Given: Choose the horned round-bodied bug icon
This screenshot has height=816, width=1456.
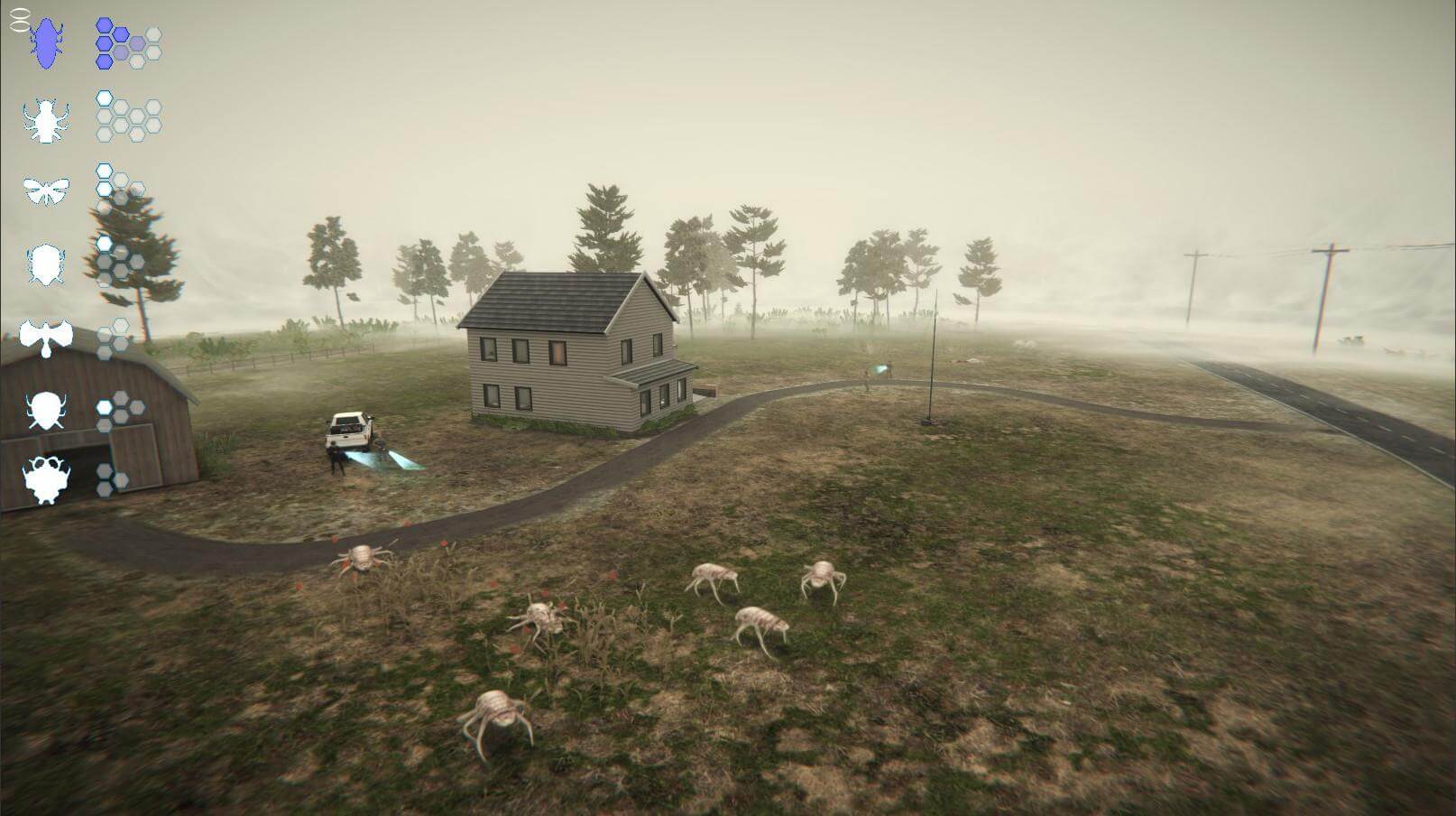Looking at the screenshot, I should coord(44,411).
